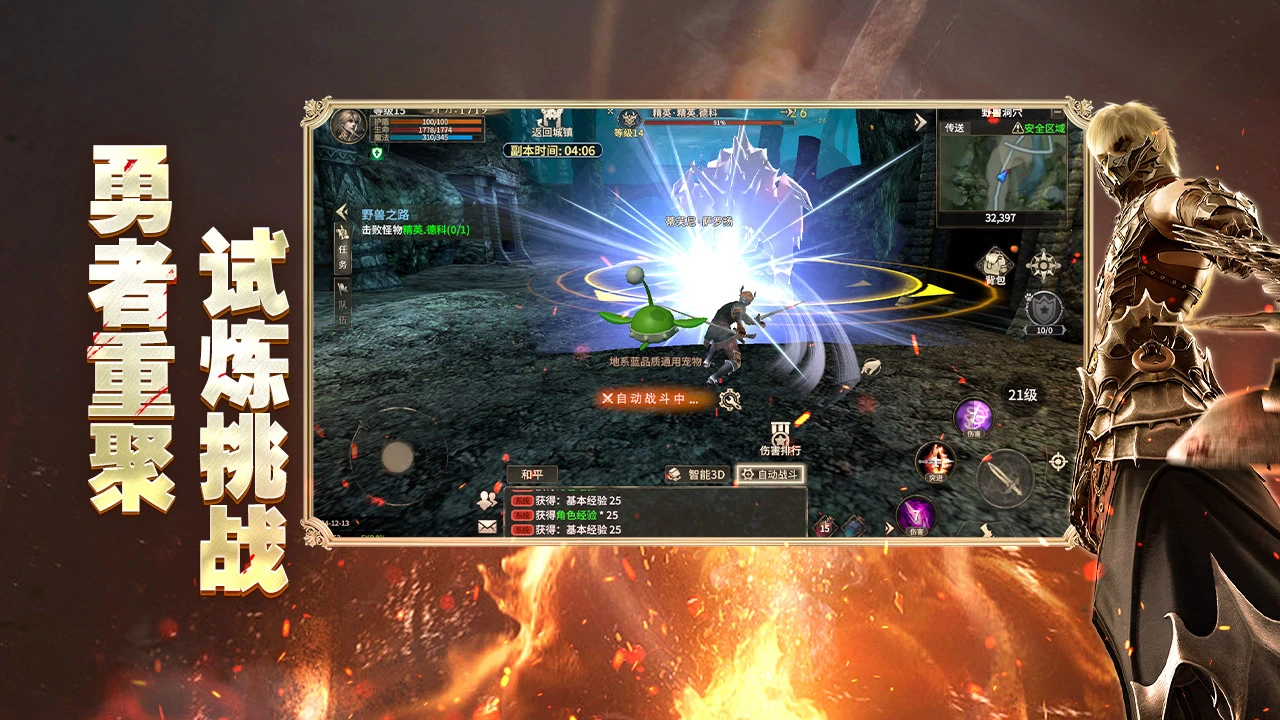
Task: Click the 传送 teleport button
Action: pos(953,128)
